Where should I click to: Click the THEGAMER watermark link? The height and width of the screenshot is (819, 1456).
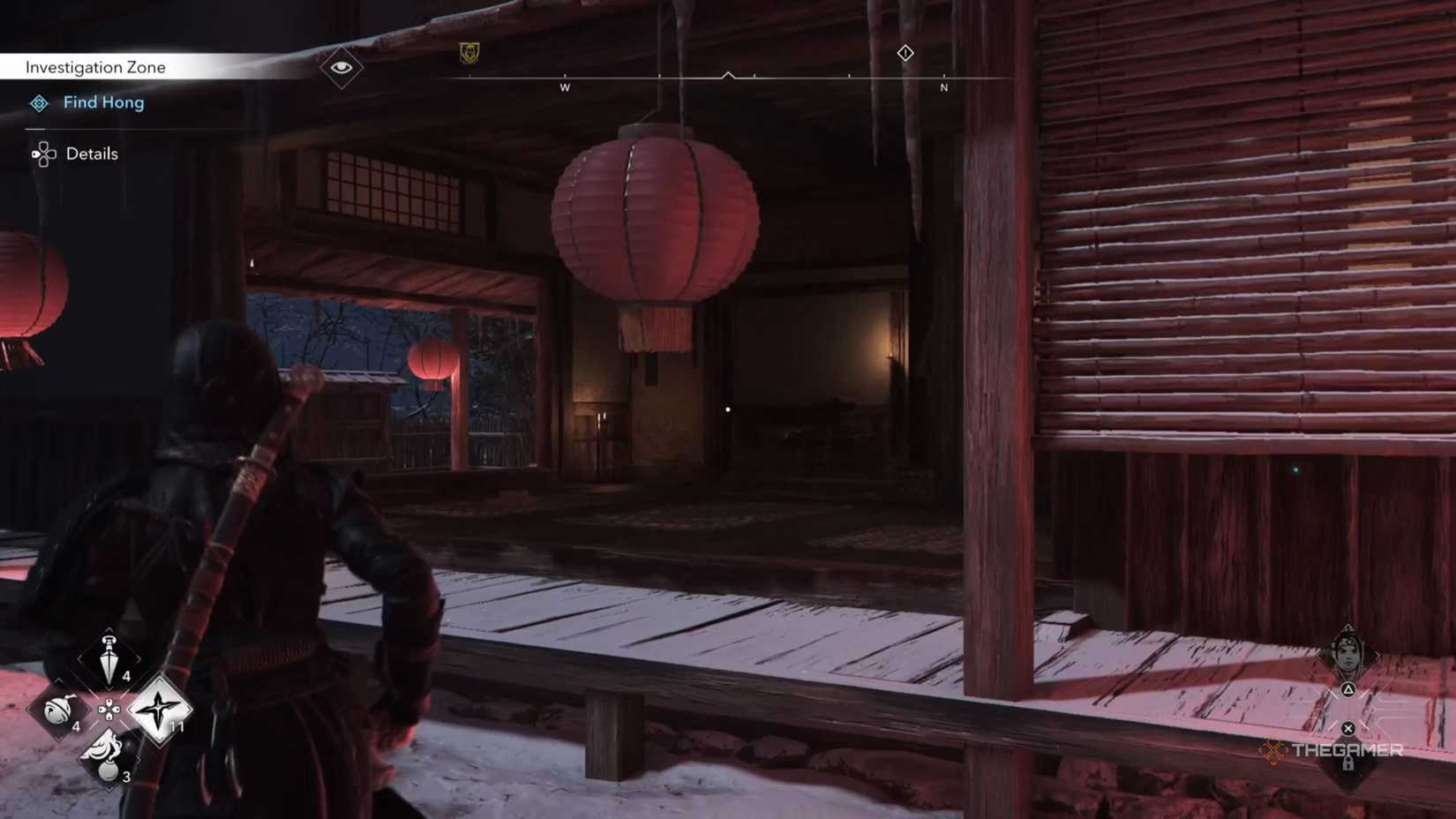point(1347,749)
